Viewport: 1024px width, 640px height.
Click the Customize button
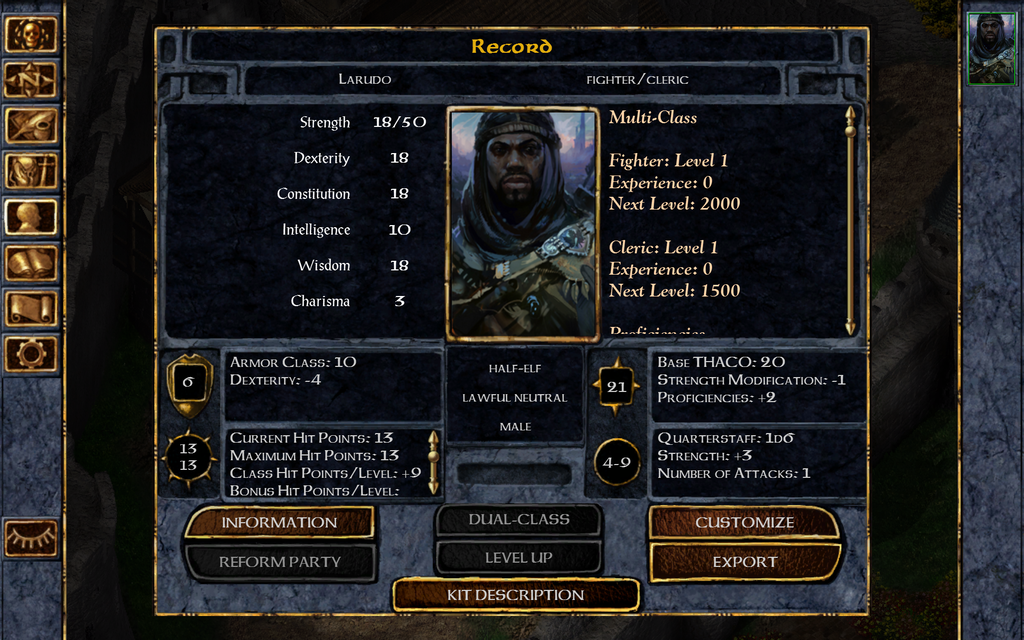(744, 522)
